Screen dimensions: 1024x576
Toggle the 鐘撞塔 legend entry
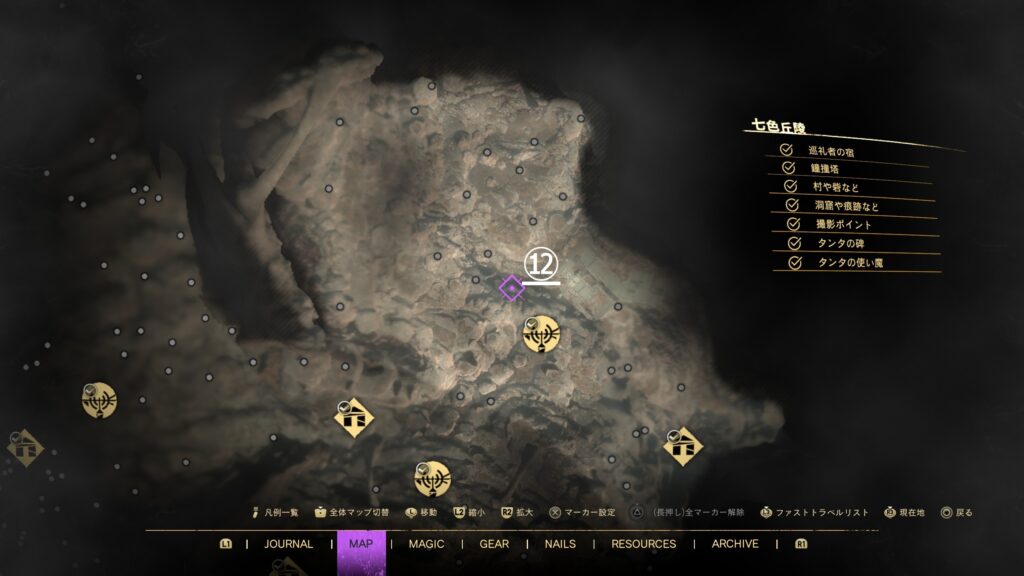coord(788,169)
